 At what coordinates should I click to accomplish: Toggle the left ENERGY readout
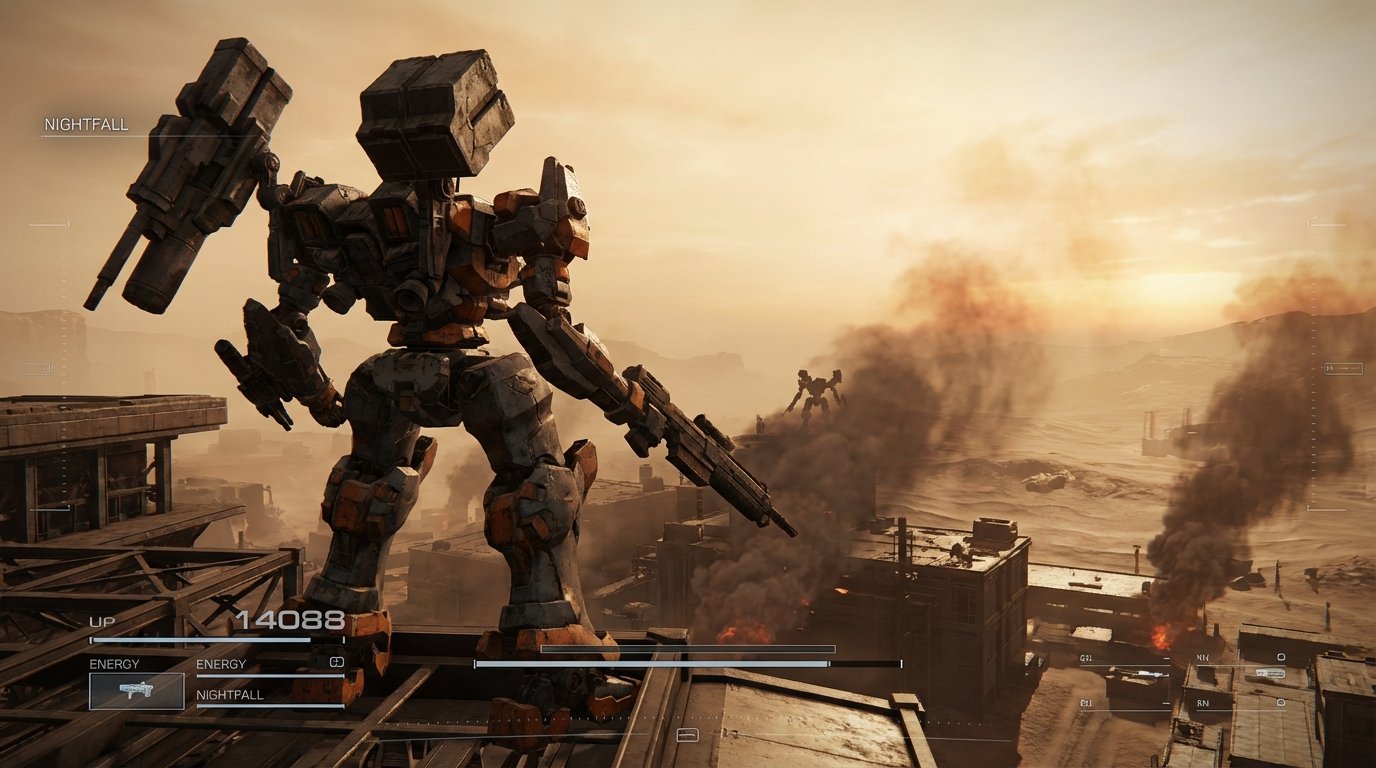click(x=113, y=662)
